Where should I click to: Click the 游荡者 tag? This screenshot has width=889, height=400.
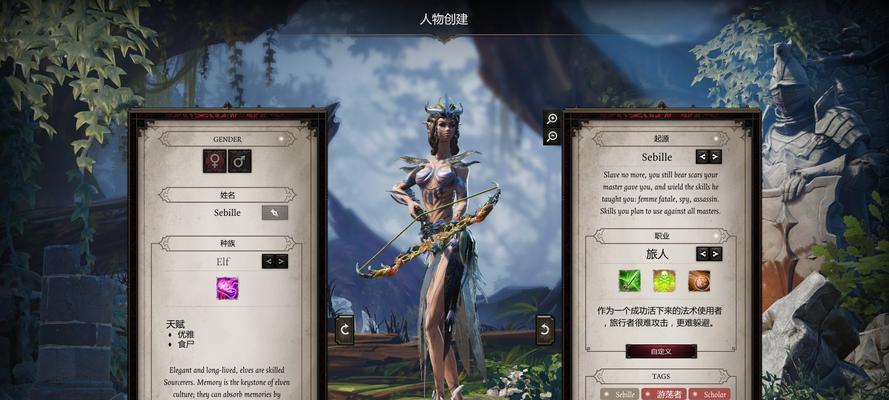pos(665,394)
